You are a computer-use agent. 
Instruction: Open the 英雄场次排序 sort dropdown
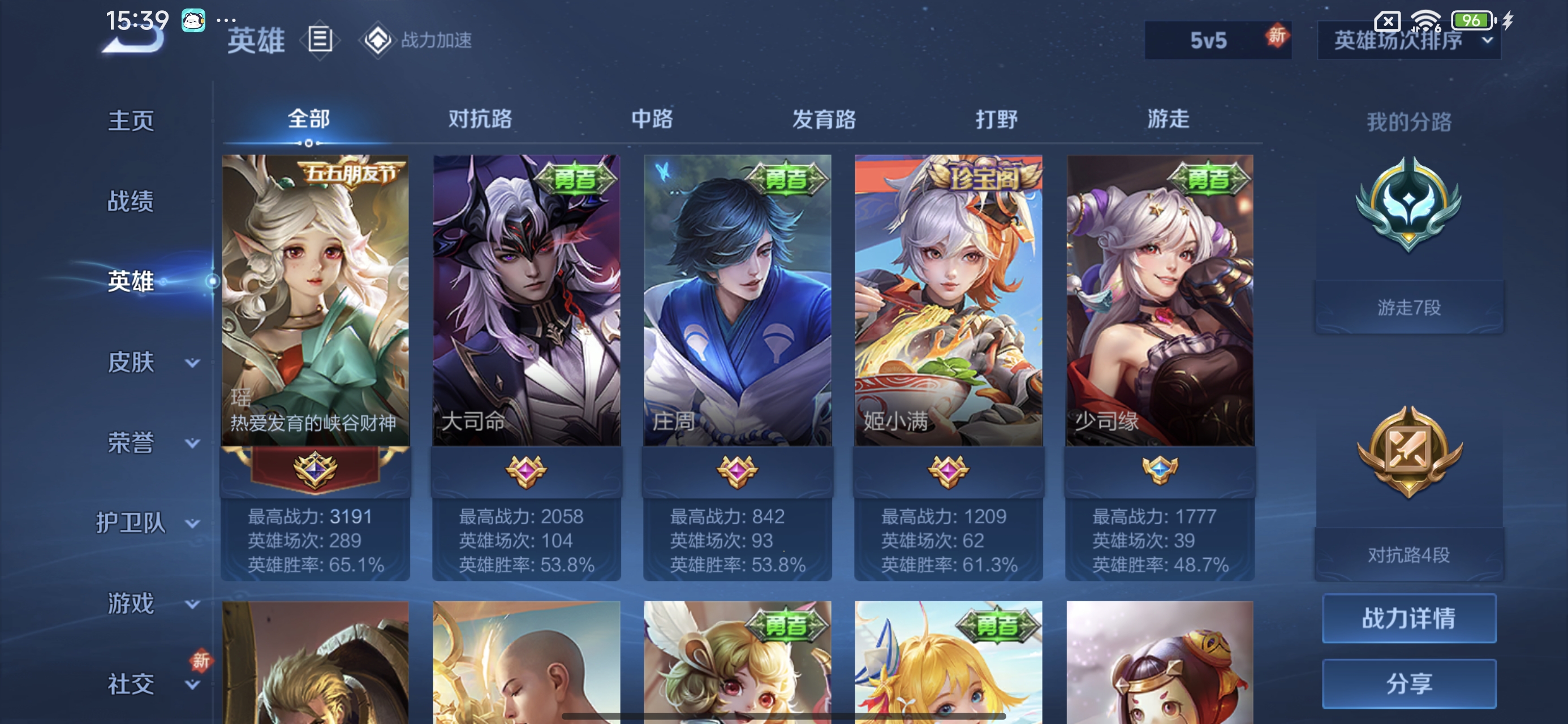(1408, 40)
